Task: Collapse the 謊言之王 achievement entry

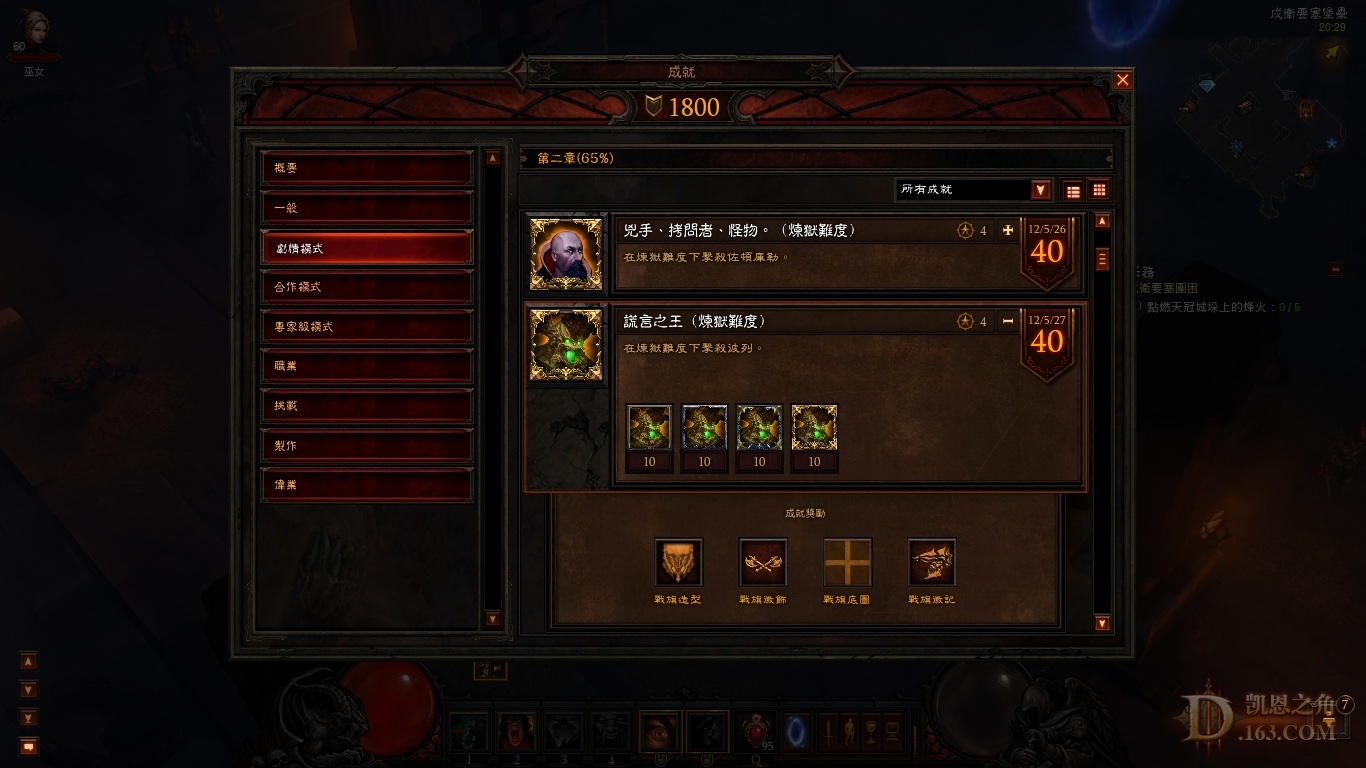Action: [x=1007, y=321]
